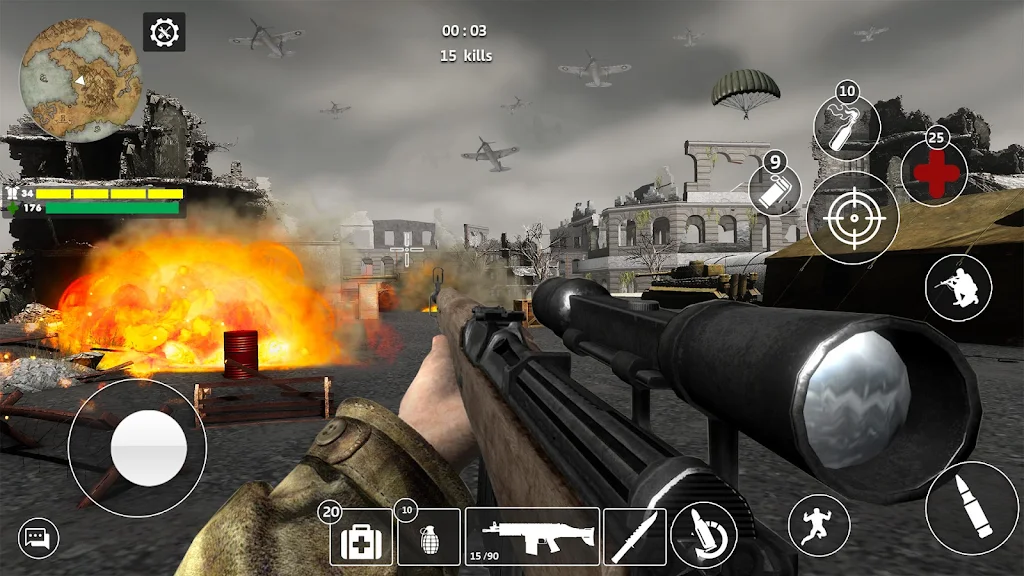
Task: Select the frag grenade slot
Action: (429, 538)
